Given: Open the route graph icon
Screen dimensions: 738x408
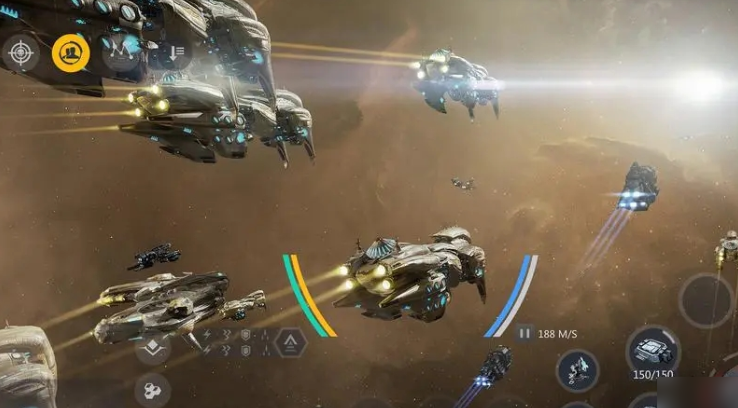Looking at the screenshot, I should (x=122, y=51).
